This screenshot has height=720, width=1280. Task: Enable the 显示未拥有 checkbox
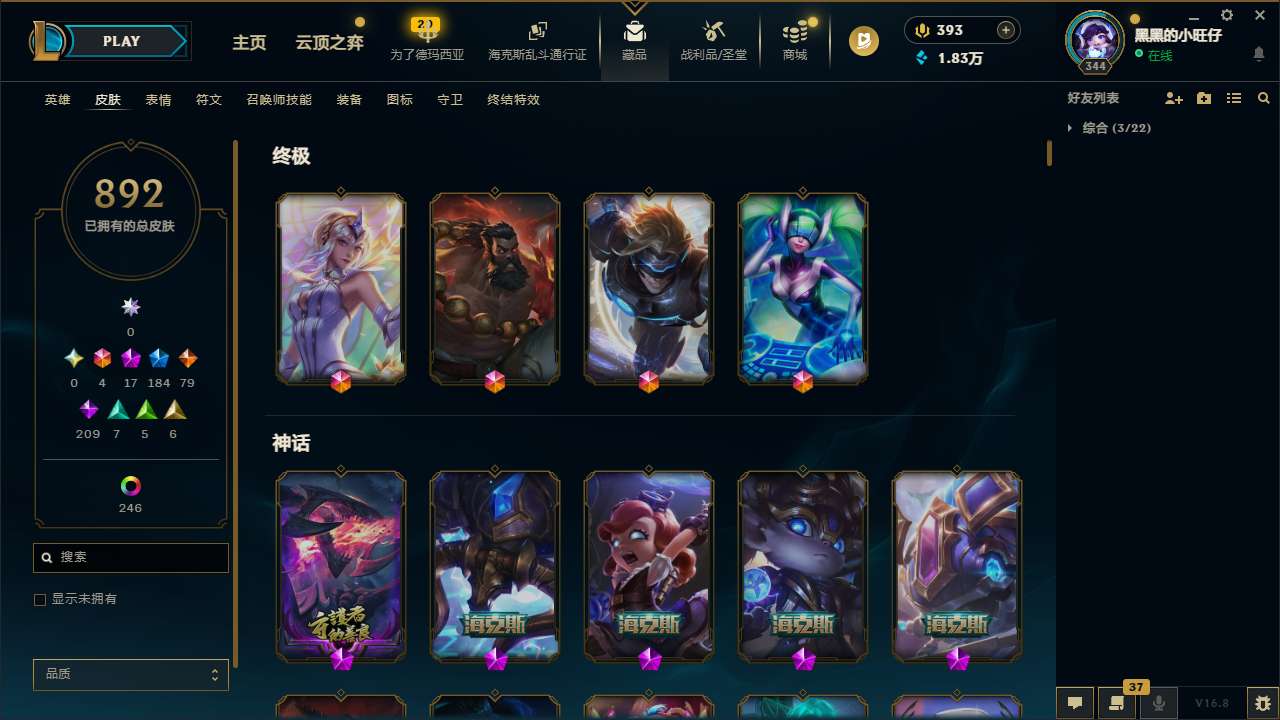40,599
